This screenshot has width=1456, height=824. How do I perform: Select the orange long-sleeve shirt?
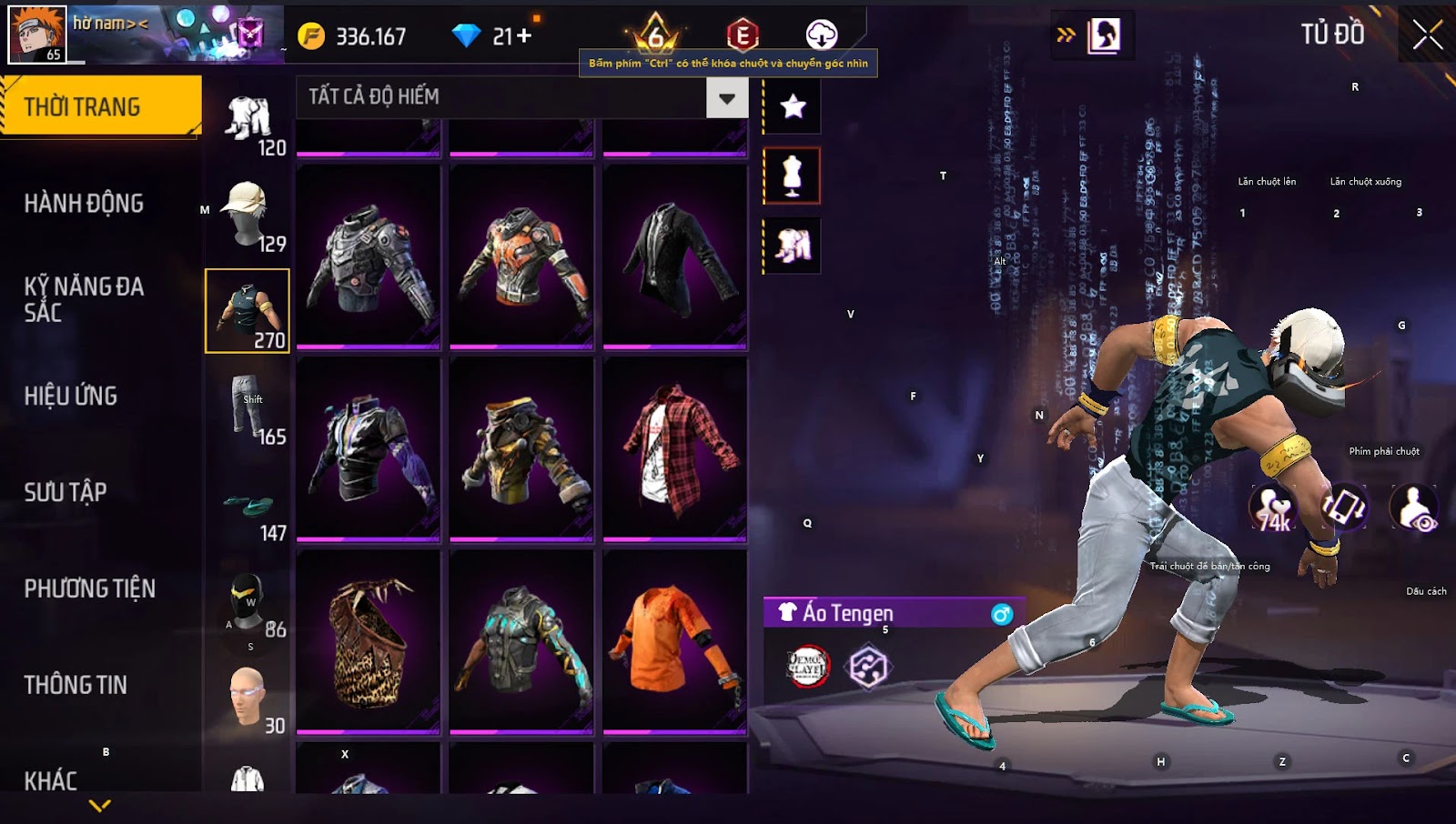point(674,641)
